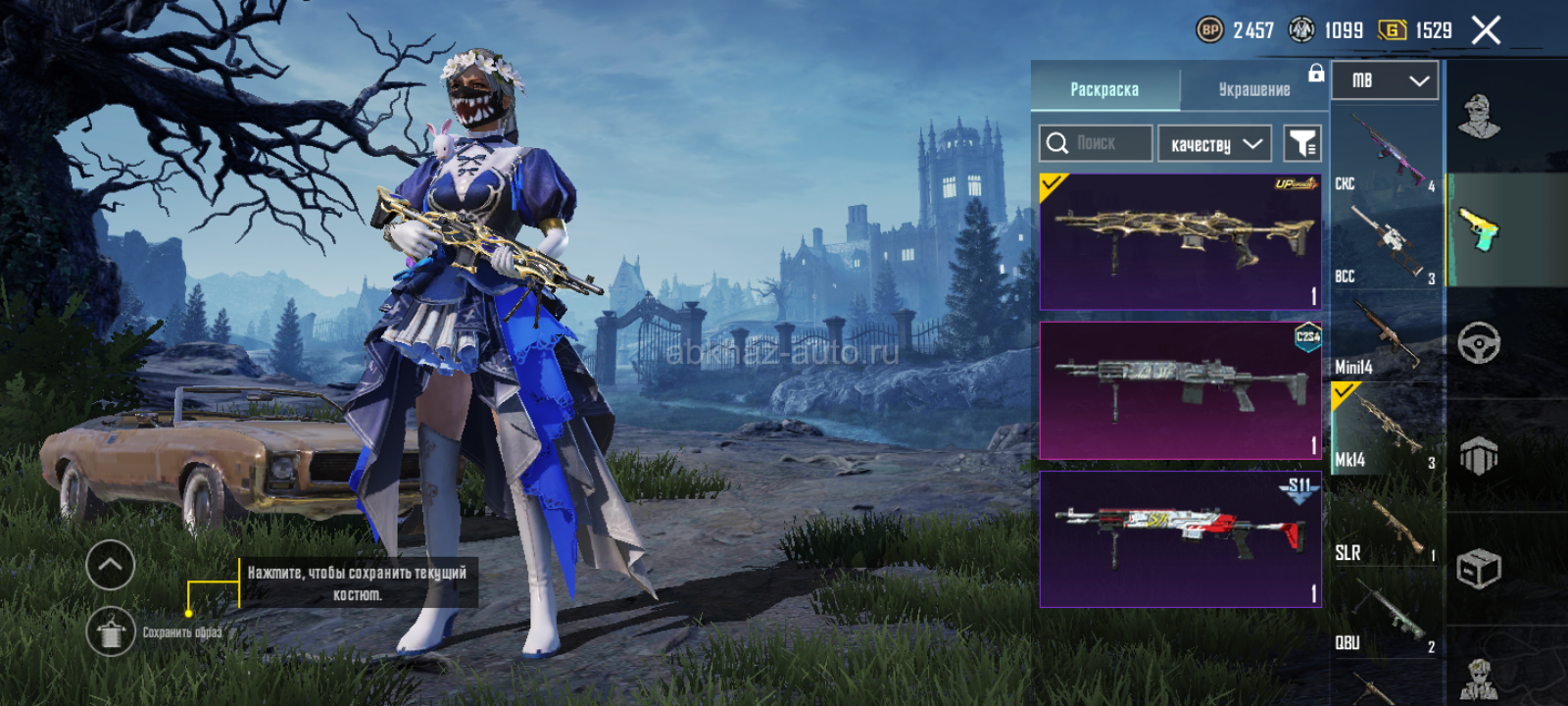Switch to the Раскраска tab
This screenshot has width=1568, height=706.
1104,89
